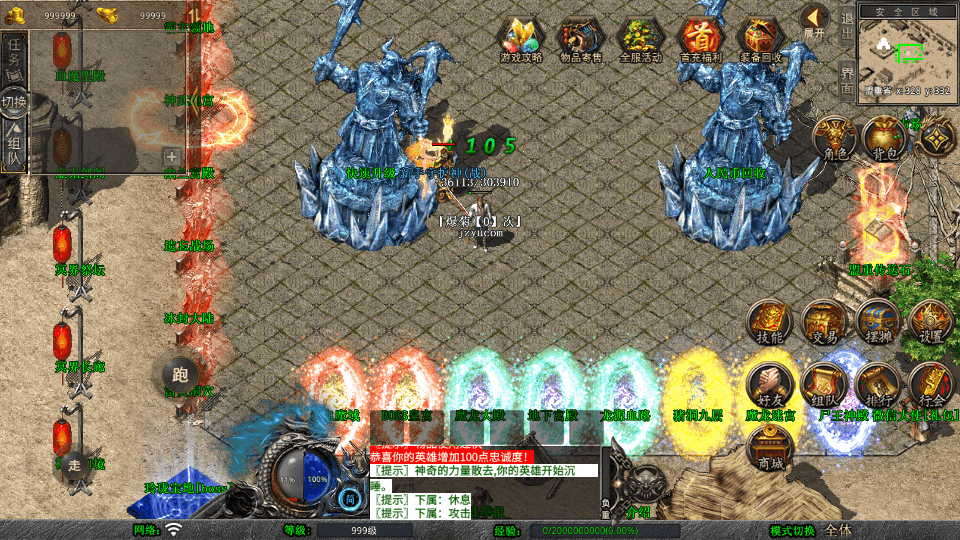
Task: Toggle the 跑 run mode button
Action: pos(181,375)
